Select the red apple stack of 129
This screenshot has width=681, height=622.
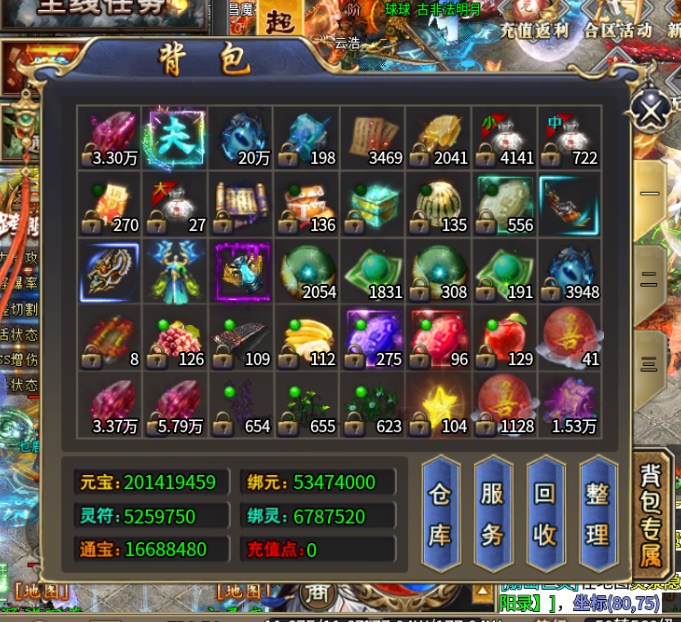tap(504, 338)
